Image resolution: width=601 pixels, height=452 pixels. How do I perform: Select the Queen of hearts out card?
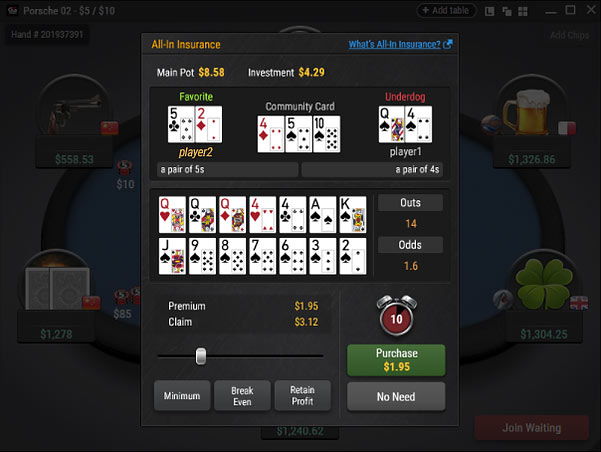[172, 215]
